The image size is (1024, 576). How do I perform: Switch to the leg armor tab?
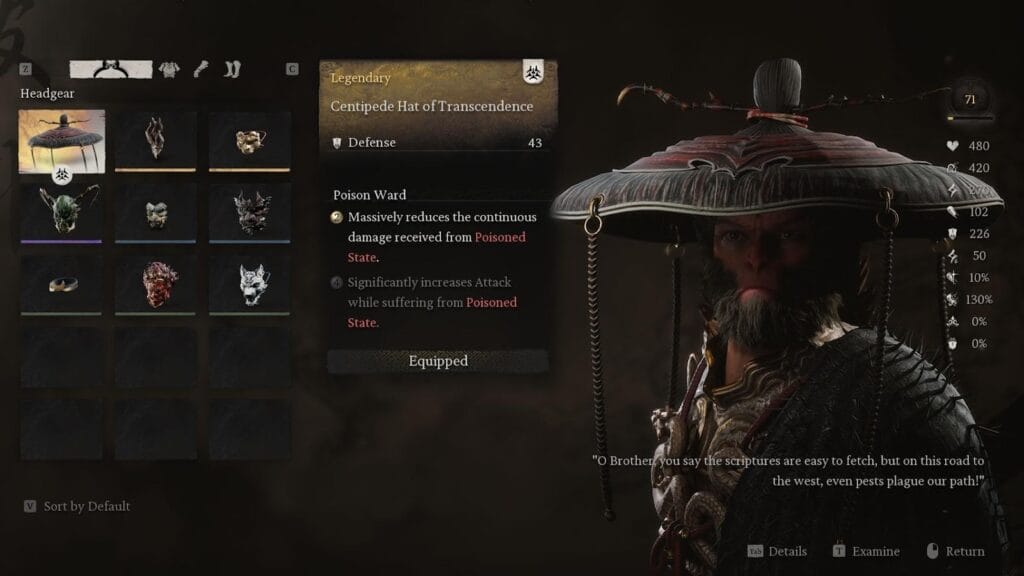click(232, 69)
